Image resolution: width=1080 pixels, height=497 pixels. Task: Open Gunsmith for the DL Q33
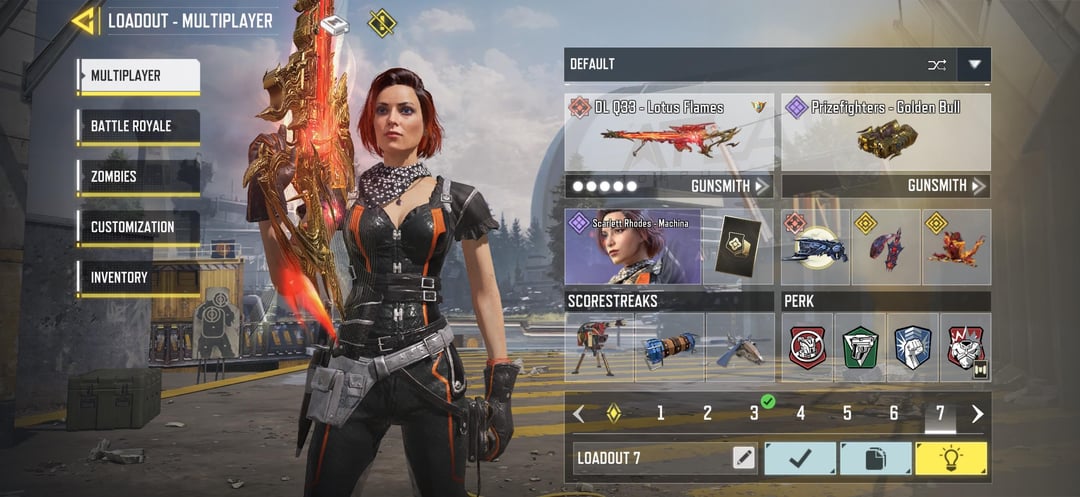tap(730, 186)
